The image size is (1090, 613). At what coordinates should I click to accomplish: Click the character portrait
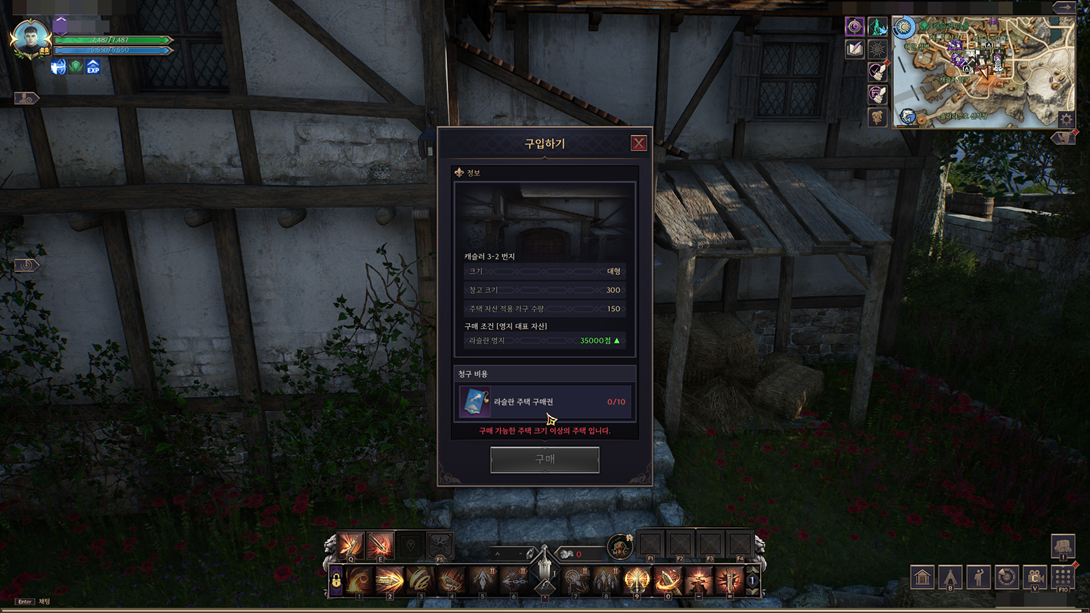pyautogui.click(x=28, y=38)
